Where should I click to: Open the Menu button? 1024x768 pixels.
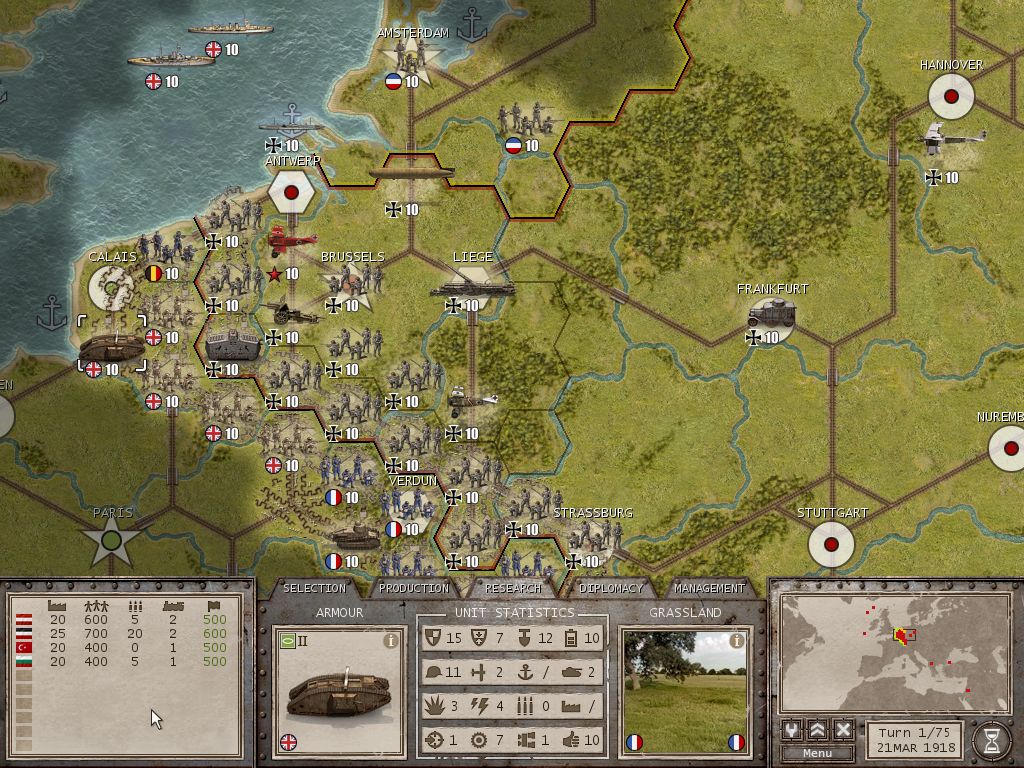point(817,752)
